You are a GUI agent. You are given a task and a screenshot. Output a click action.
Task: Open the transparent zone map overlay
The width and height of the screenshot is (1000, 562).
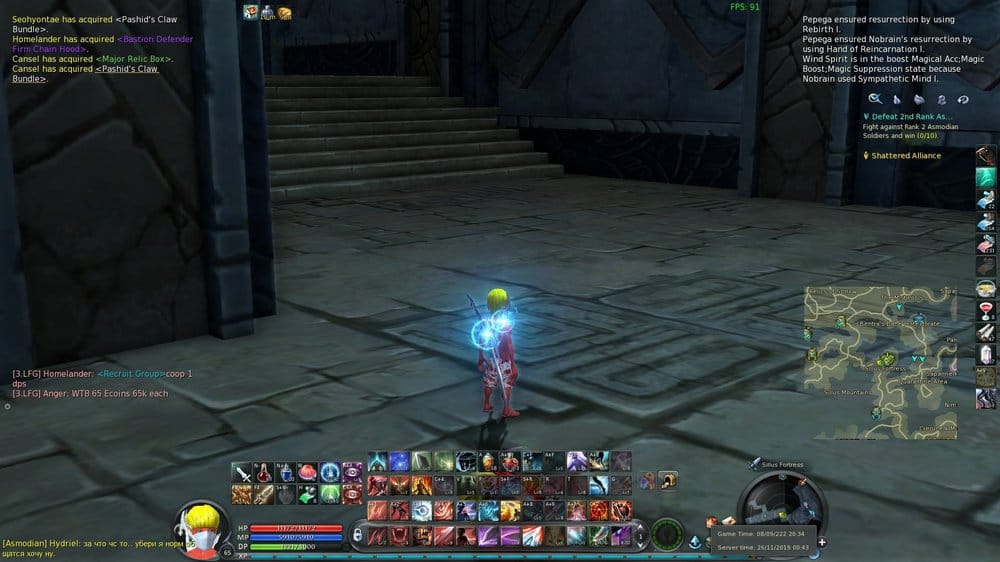(x=880, y=362)
